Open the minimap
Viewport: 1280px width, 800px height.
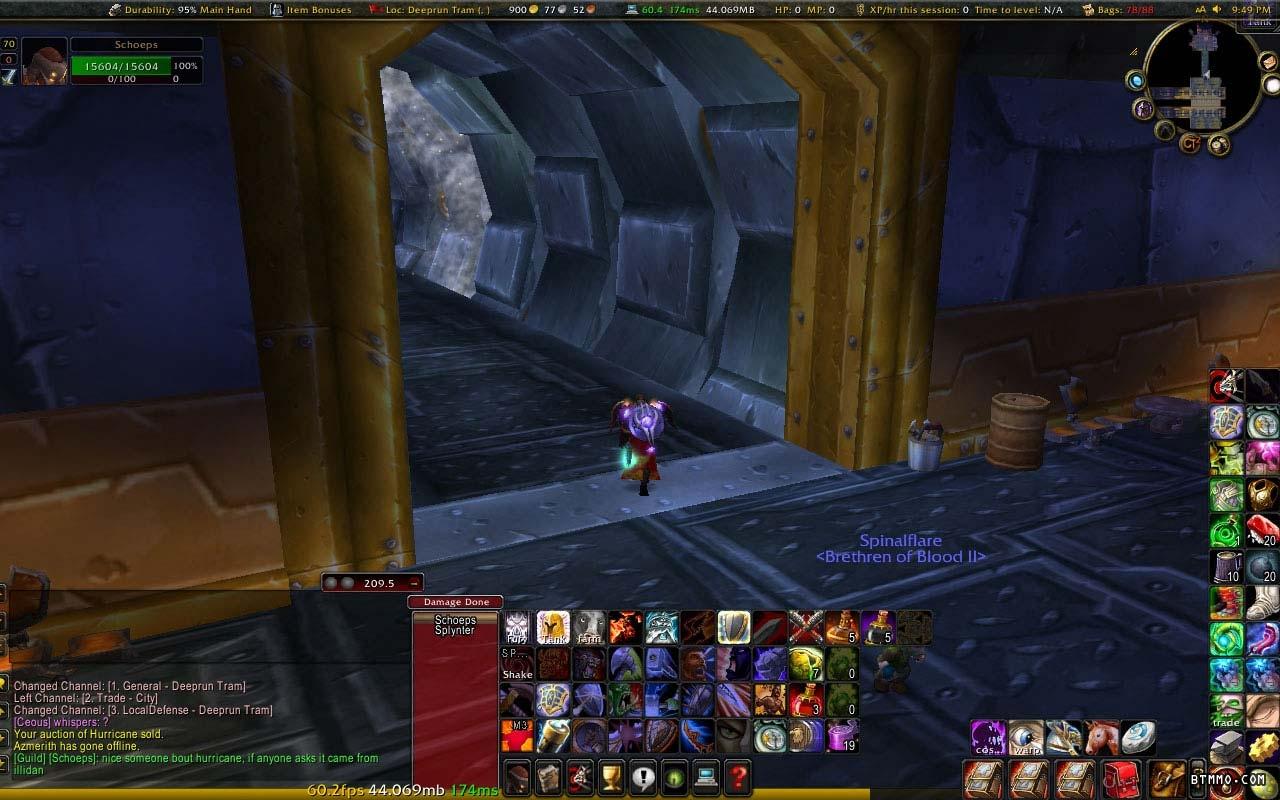[x=1204, y=78]
